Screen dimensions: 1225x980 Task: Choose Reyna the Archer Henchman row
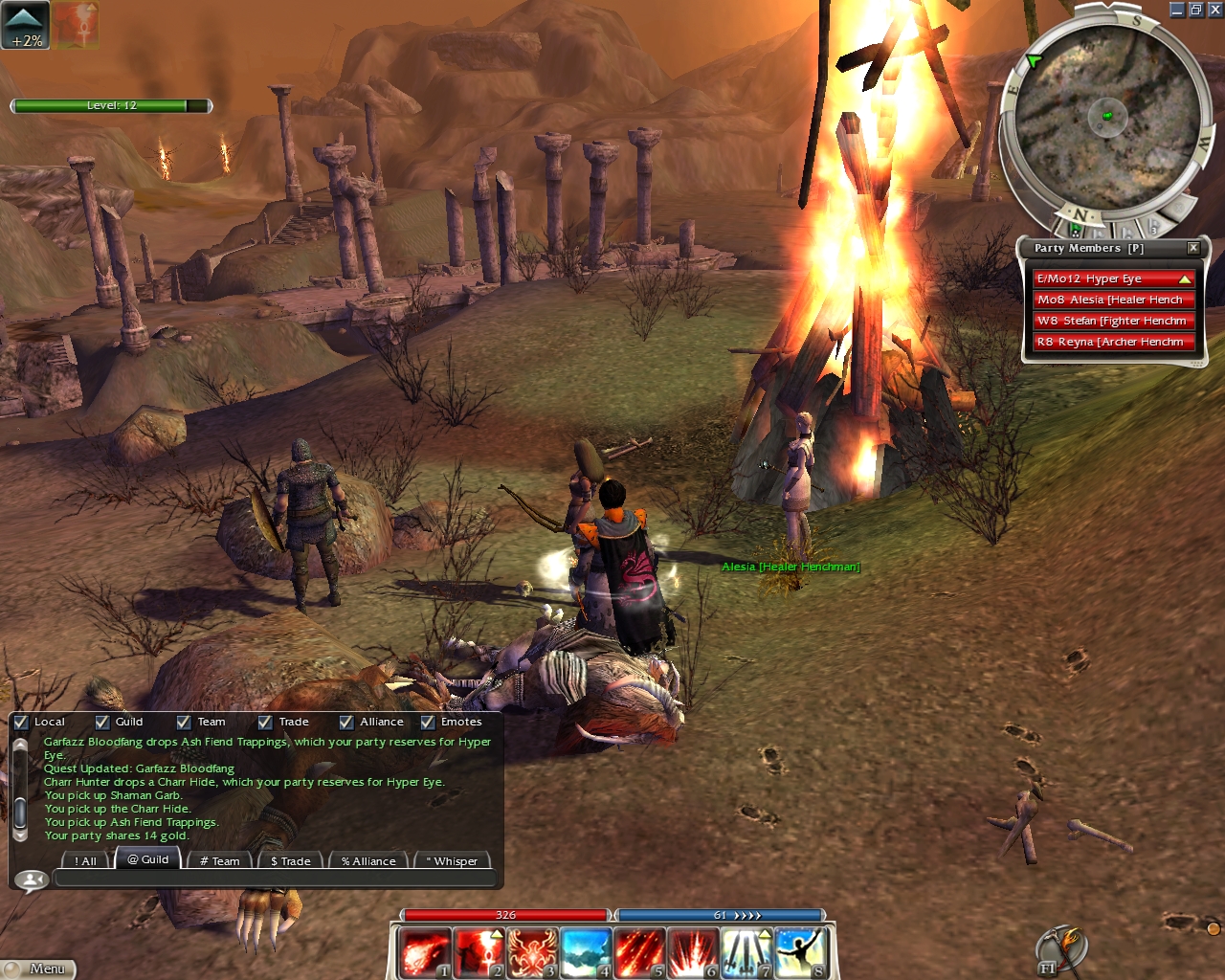pyautogui.click(x=1112, y=342)
